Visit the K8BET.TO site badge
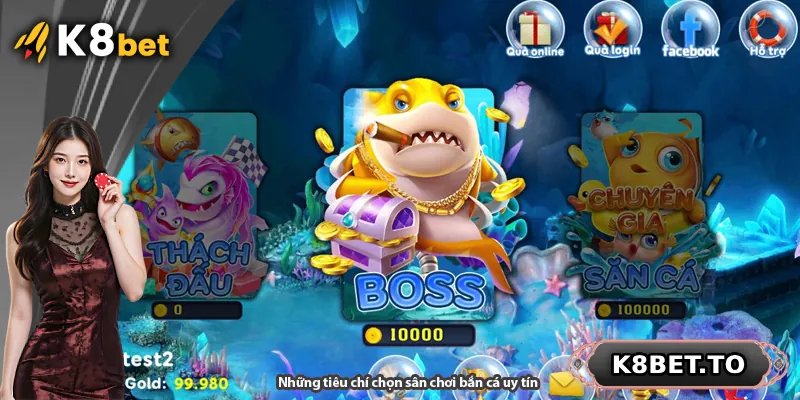800x400 pixels. pos(678,365)
